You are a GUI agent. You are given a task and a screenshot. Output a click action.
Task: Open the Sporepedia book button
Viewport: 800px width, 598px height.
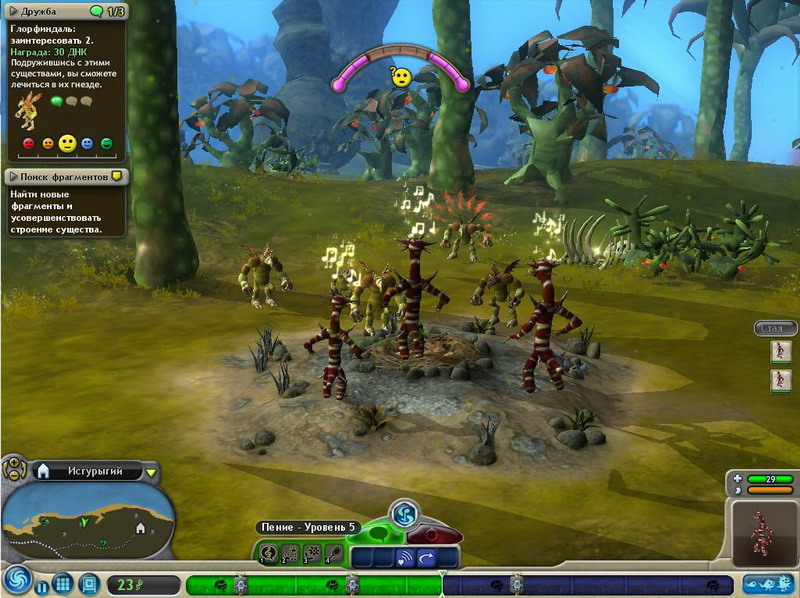pyautogui.click(x=88, y=584)
